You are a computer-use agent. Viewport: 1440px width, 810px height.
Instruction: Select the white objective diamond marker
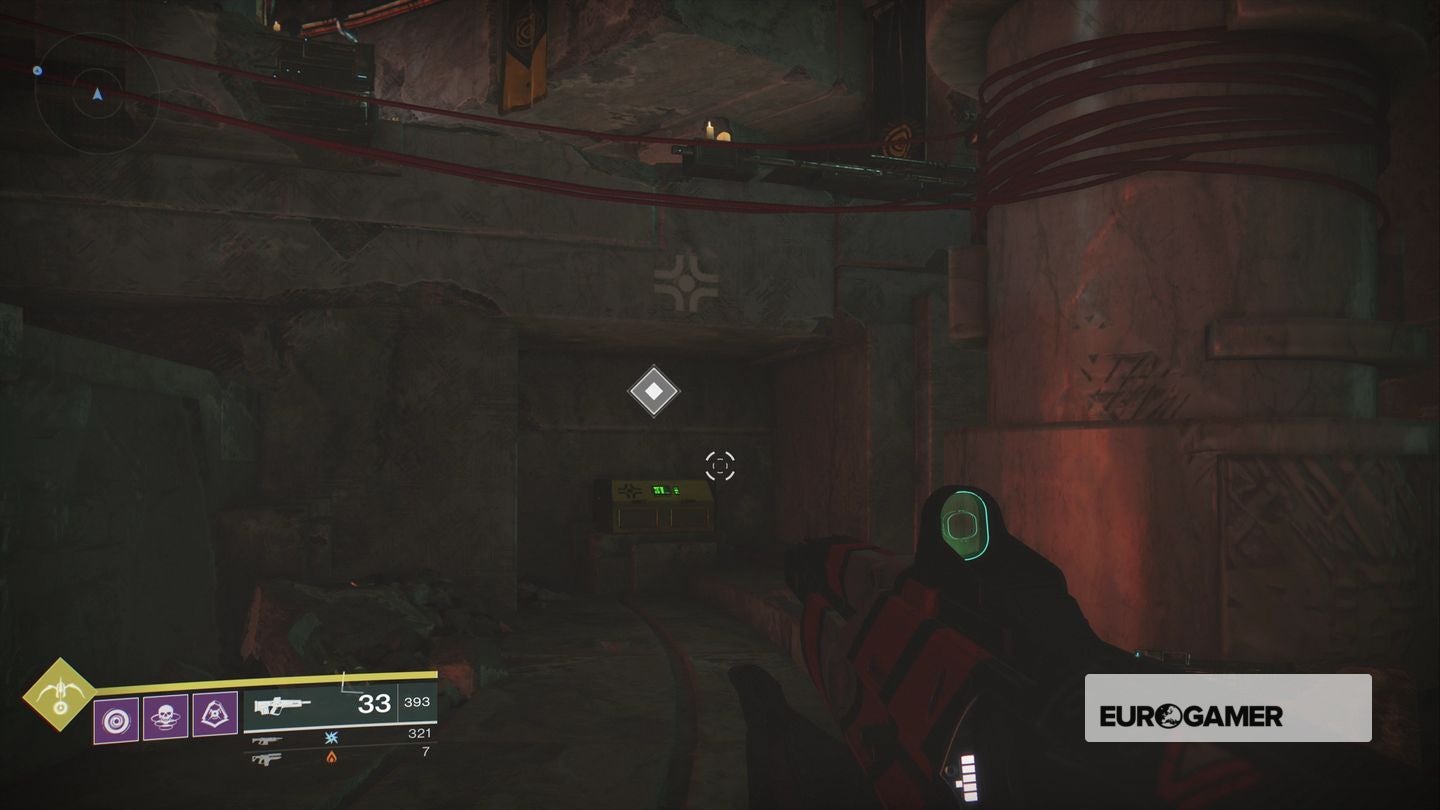(654, 390)
